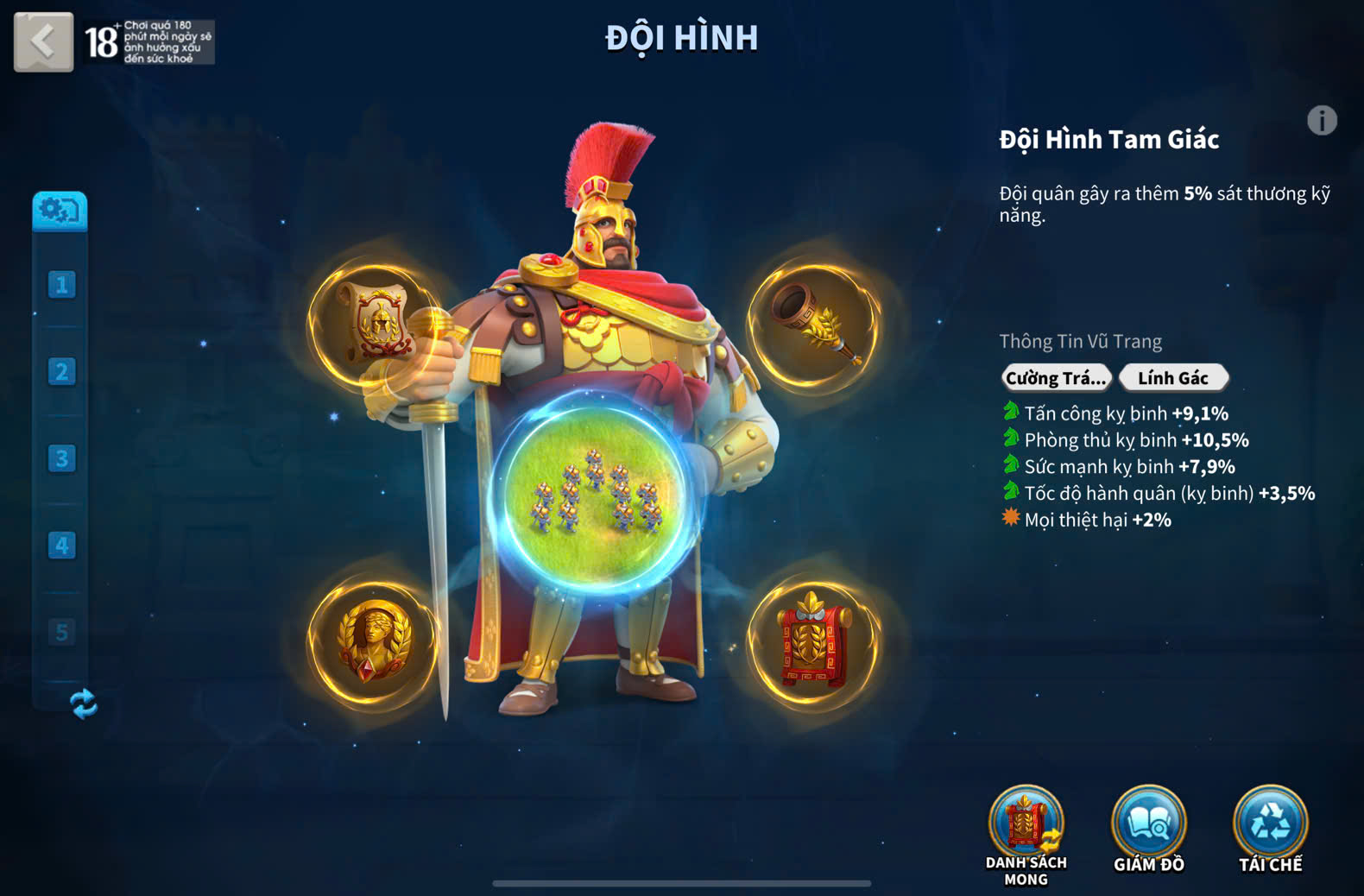The height and width of the screenshot is (896, 1364).
Task: Switch to formation preset 3
Action: 61,458
